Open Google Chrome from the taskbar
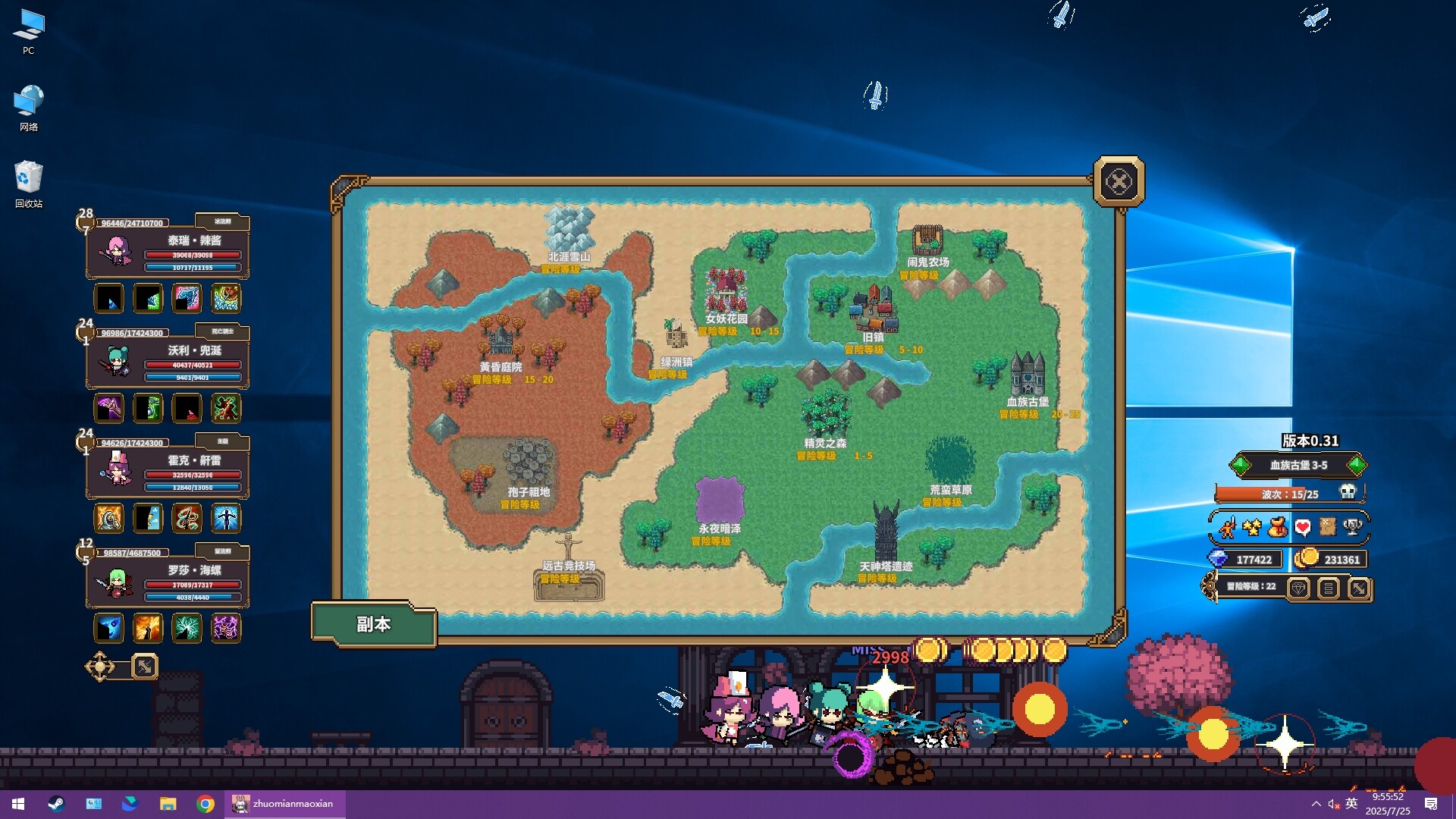The width and height of the screenshot is (1456, 819). 205,804
